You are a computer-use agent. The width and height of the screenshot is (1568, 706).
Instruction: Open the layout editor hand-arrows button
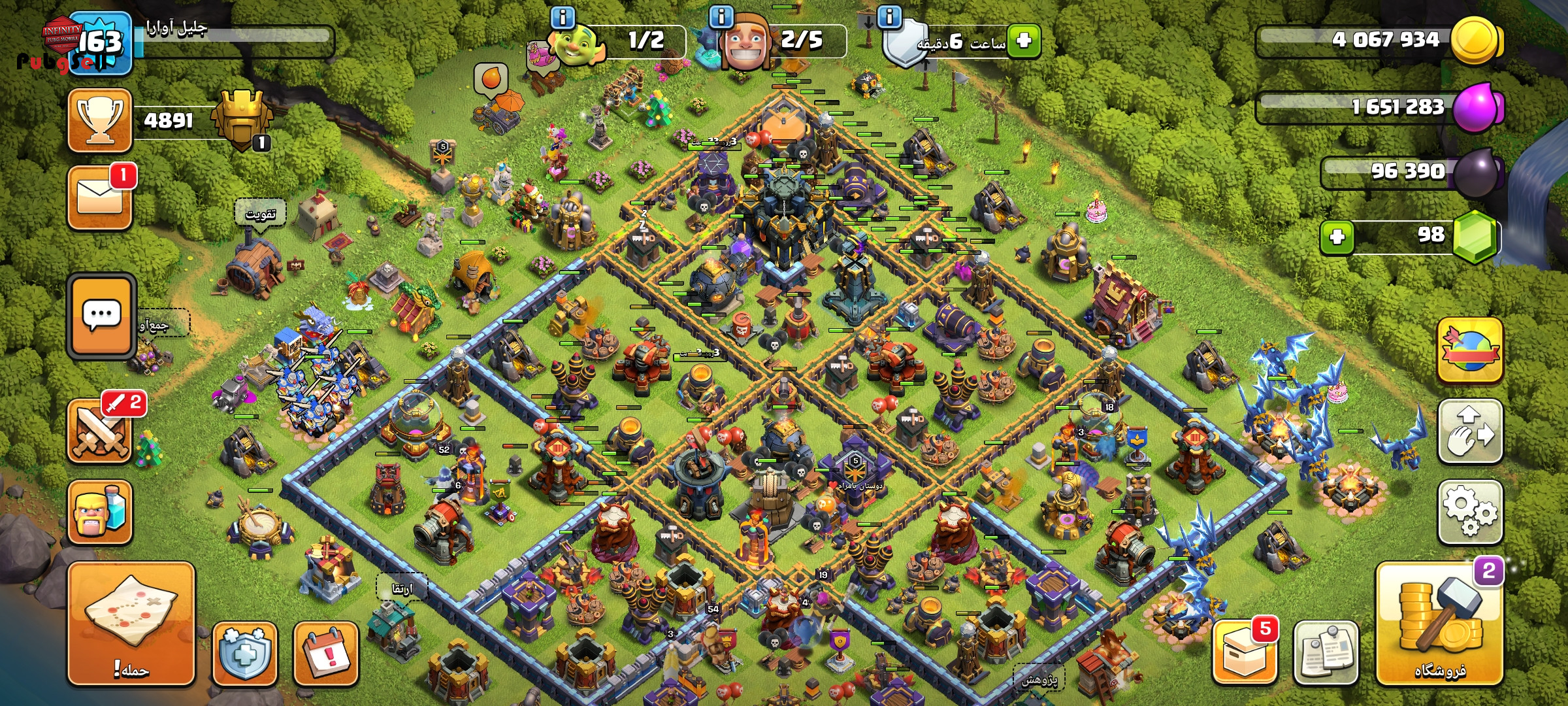pyautogui.click(x=1470, y=431)
